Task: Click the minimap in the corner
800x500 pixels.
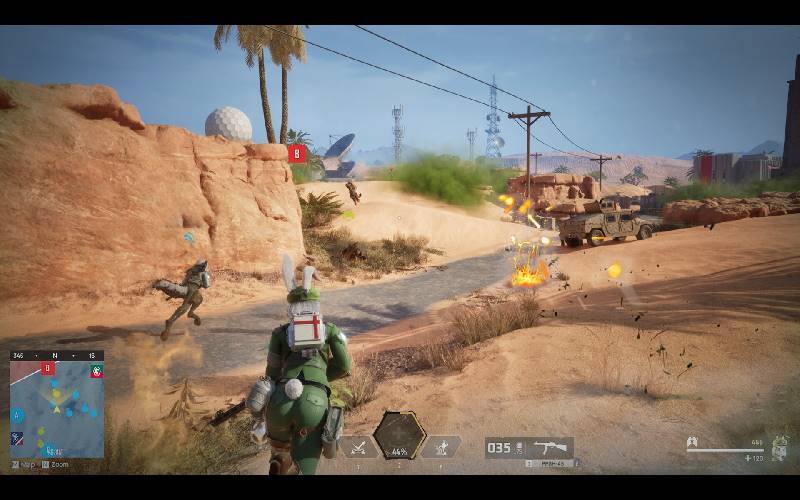Action: (57, 408)
